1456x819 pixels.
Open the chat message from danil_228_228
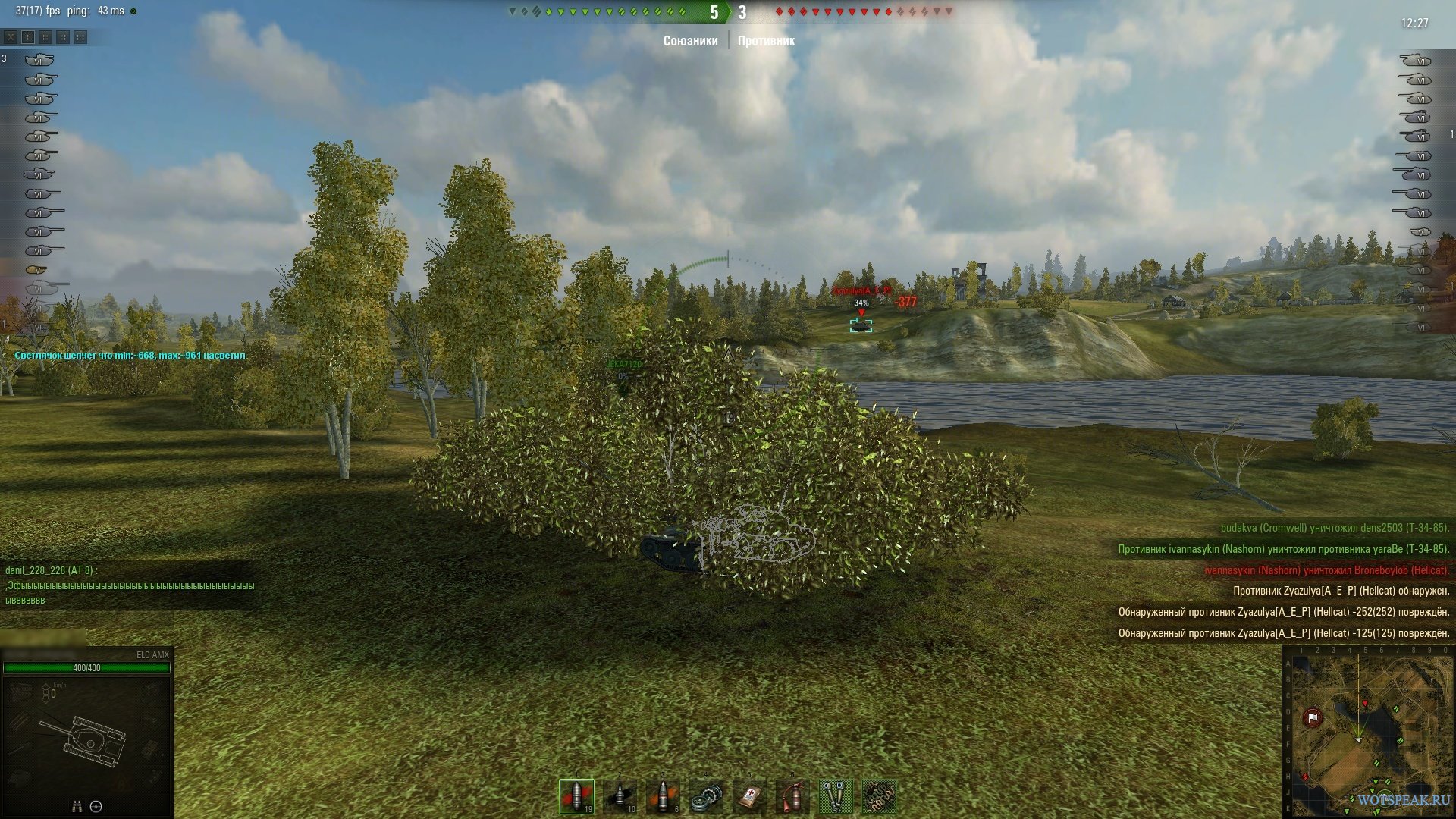[129, 585]
